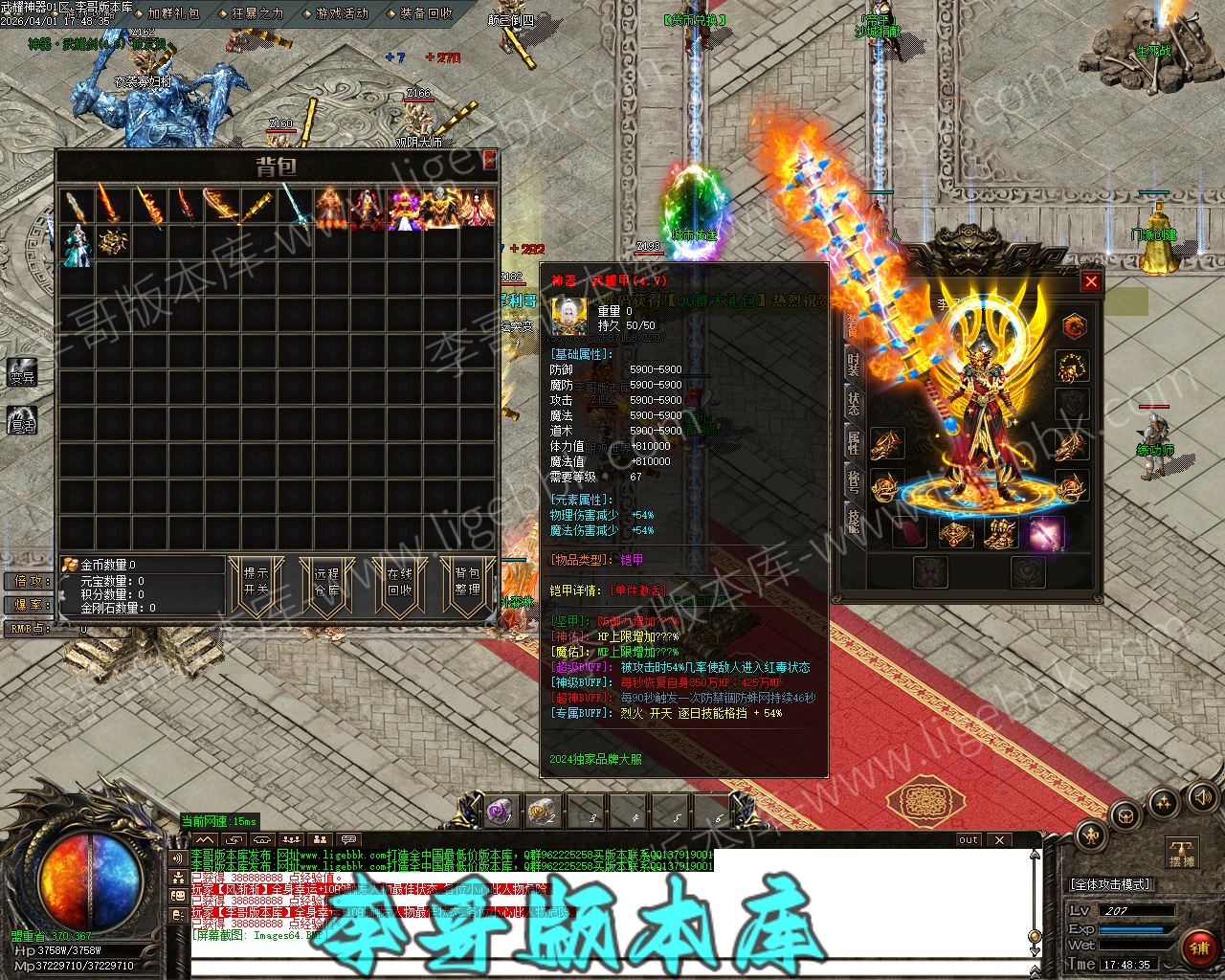Image resolution: width=1225 pixels, height=980 pixels.
Task: Select the purple glowing staff equipment slot
Action: click(1047, 533)
